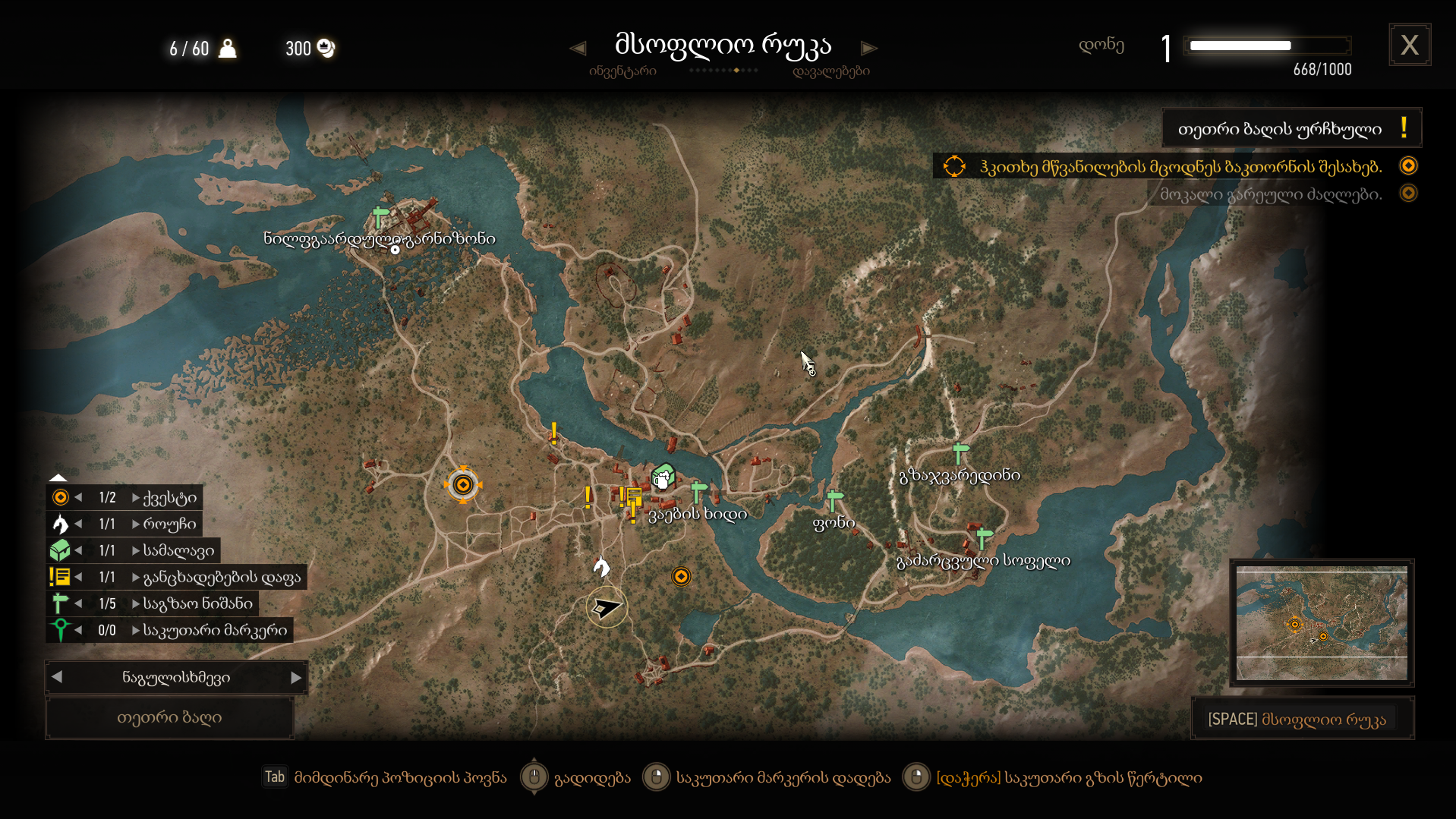Switch to the ინვენტარი tab
The image size is (1456, 819).
(622, 71)
